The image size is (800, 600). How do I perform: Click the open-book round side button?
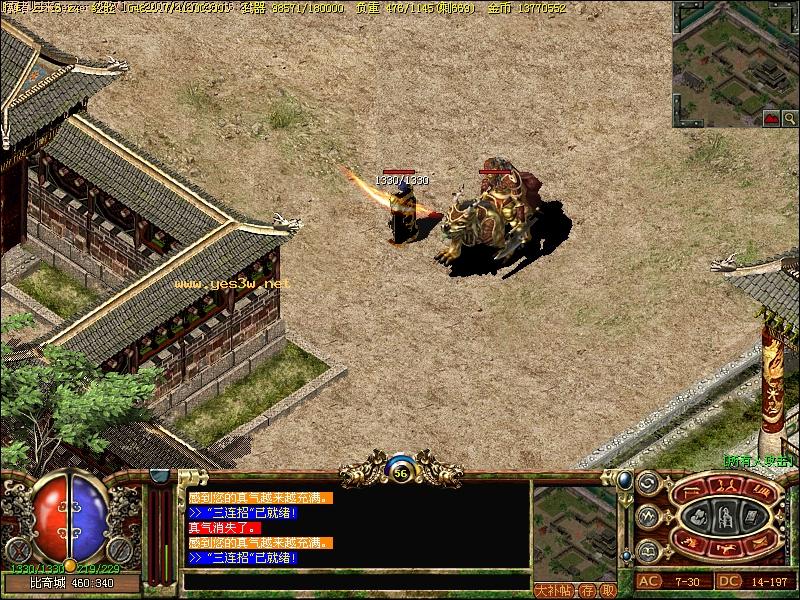click(647, 550)
